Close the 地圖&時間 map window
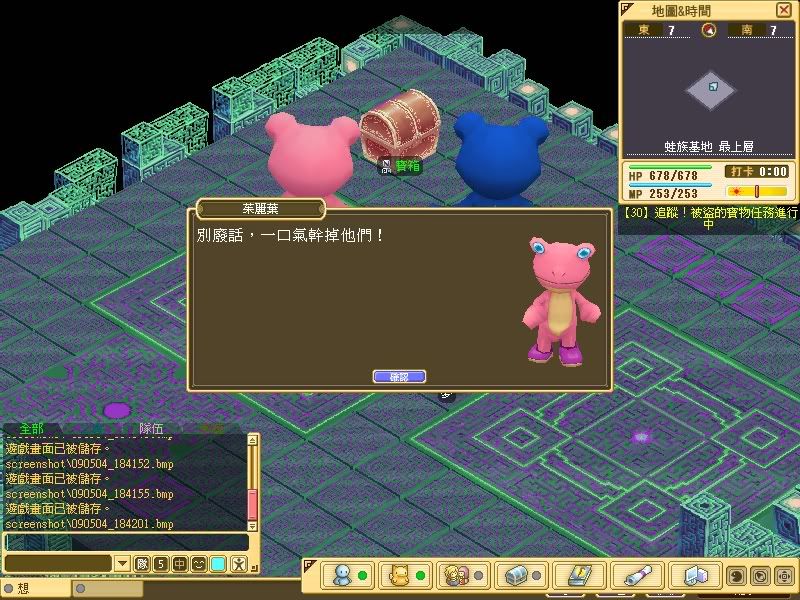The image size is (800, 600). point(782,9)
